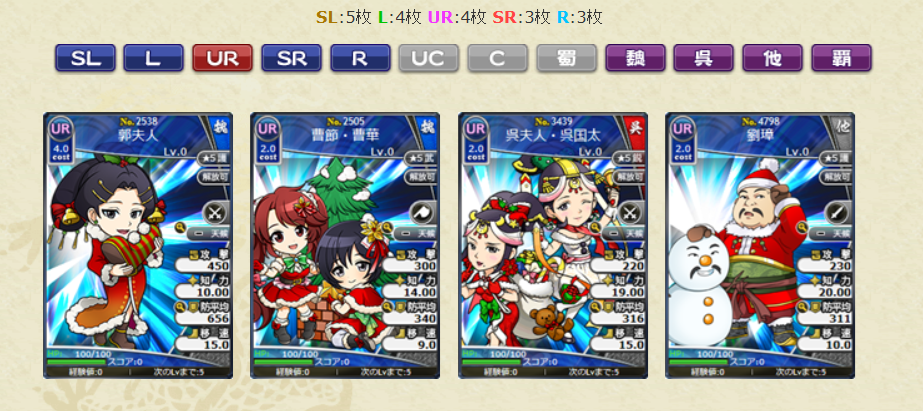The image size is (923, 411).
Task: Select the SL rarity filter
Action: click(x=85, y=58)
